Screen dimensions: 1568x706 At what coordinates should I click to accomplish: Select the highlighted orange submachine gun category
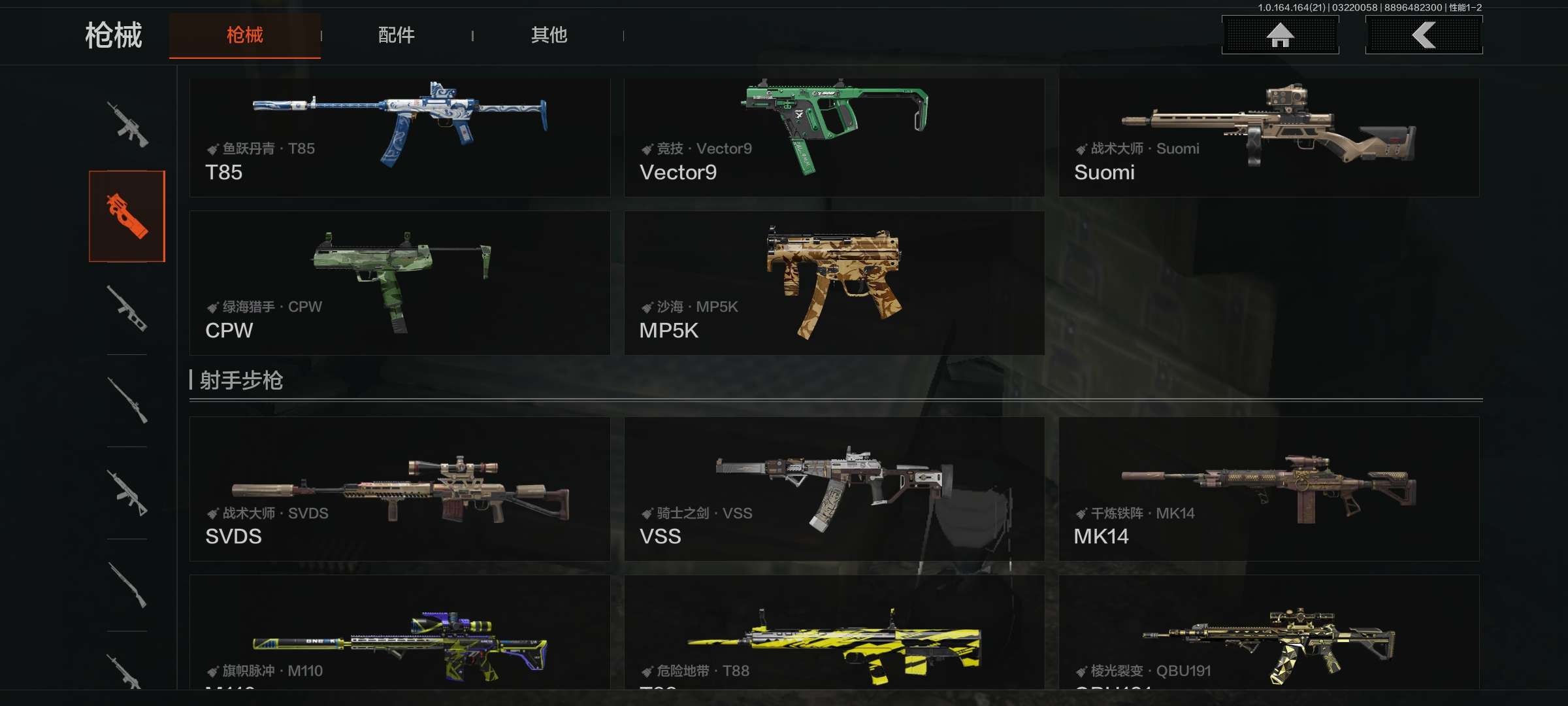pyautogui.click(x=127, y=216)
